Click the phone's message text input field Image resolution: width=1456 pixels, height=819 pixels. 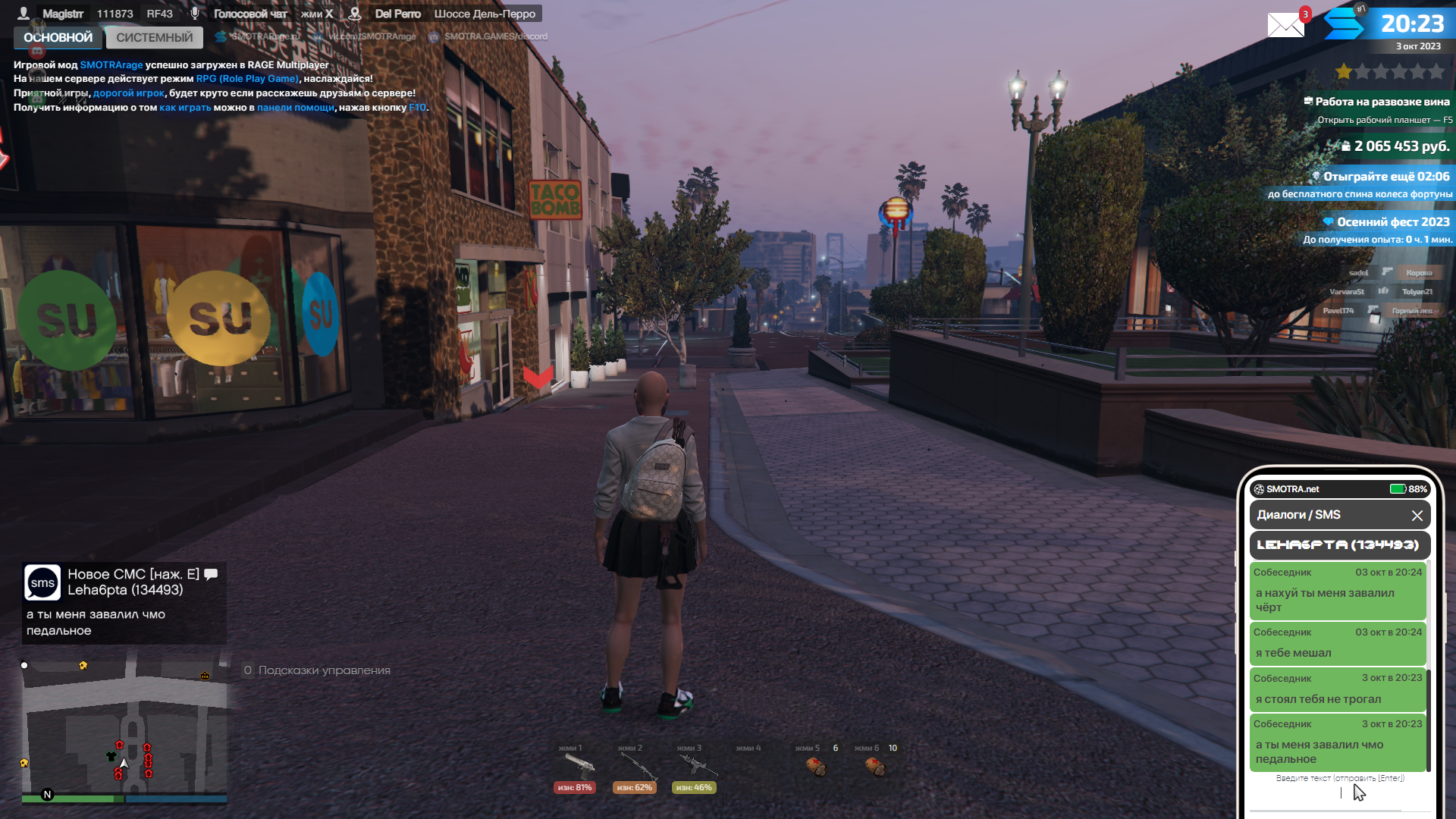[1340, 793]
